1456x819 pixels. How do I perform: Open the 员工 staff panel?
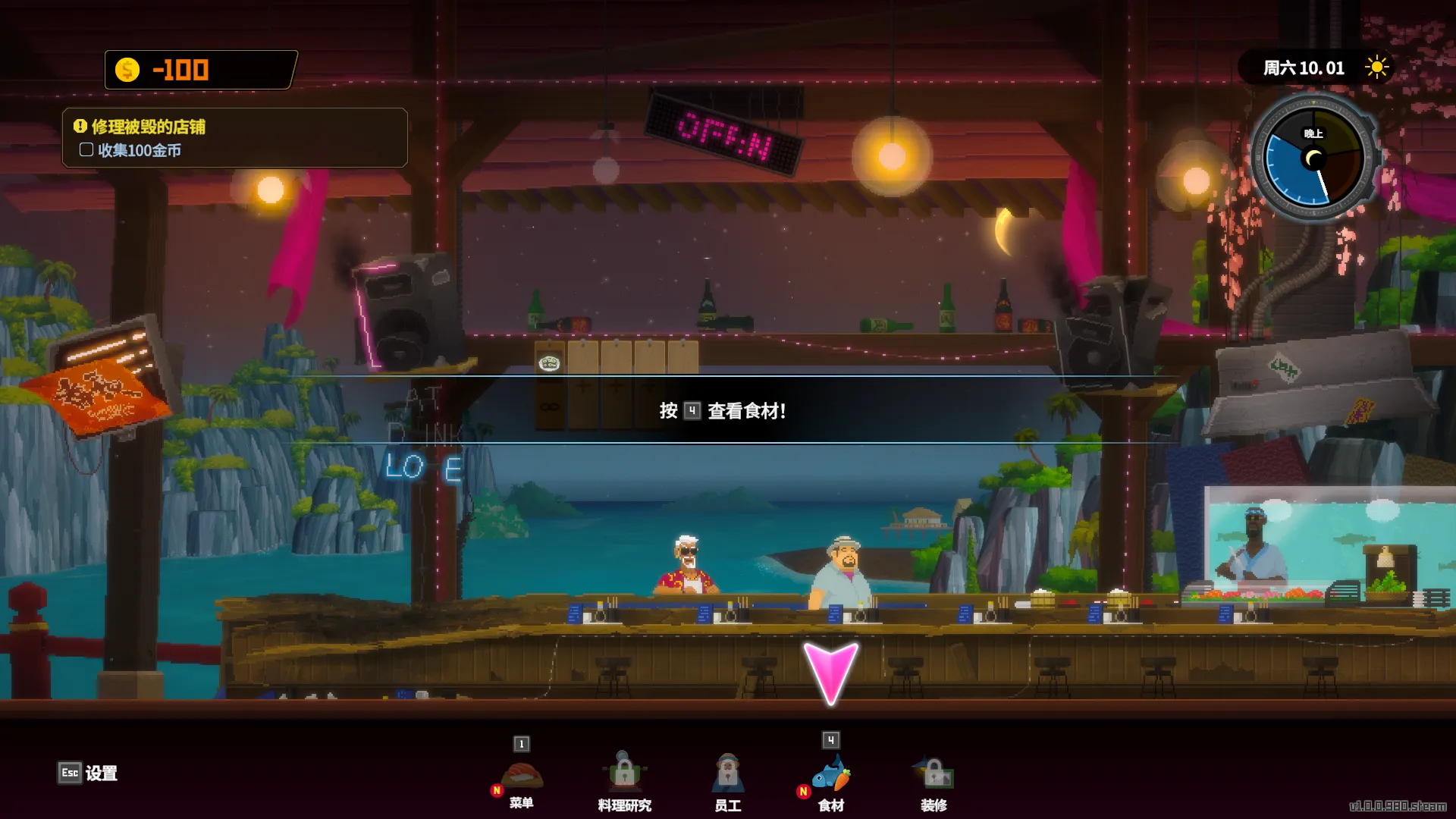pos(727,777)
